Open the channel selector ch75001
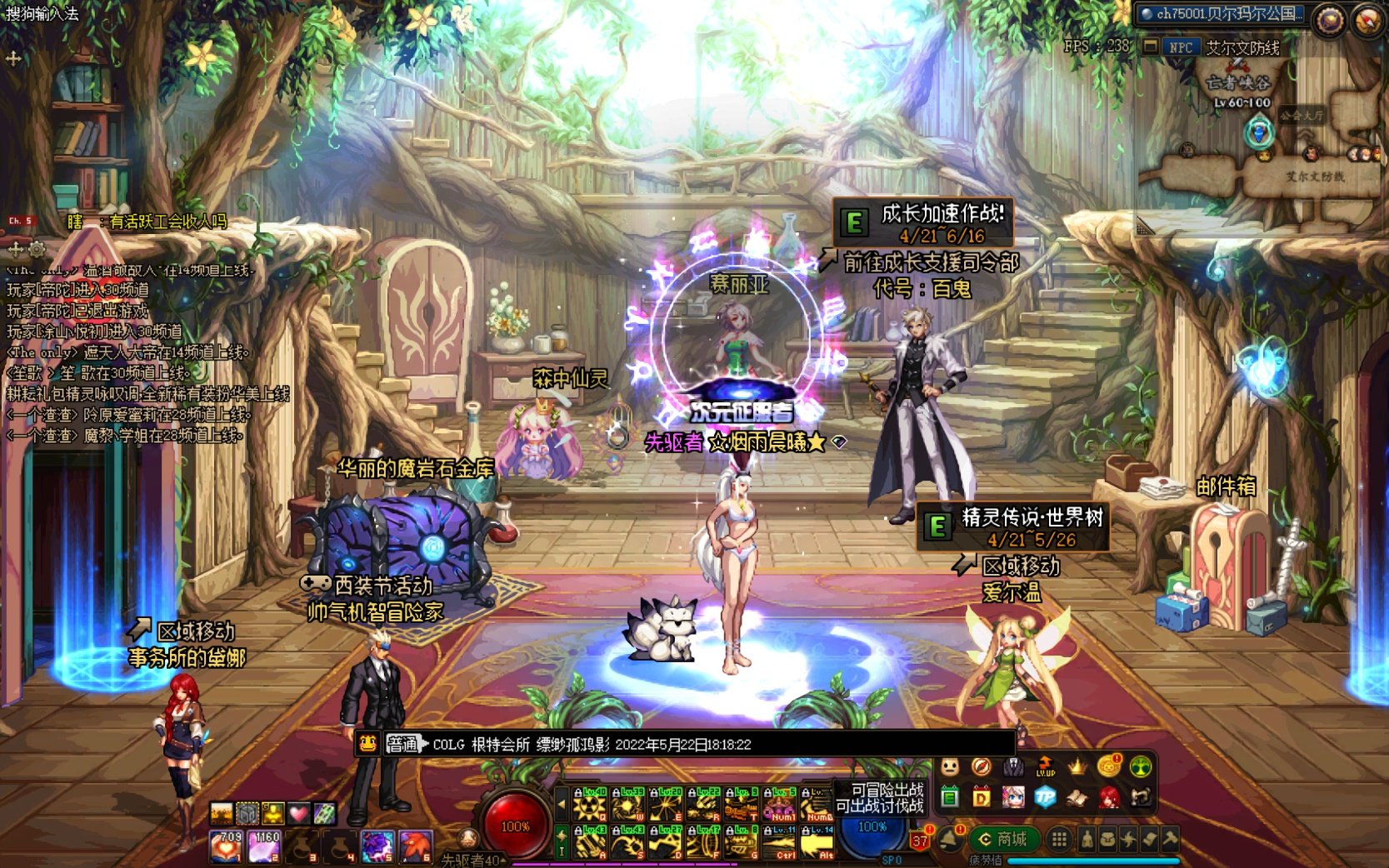 (x=1221, y=14)
